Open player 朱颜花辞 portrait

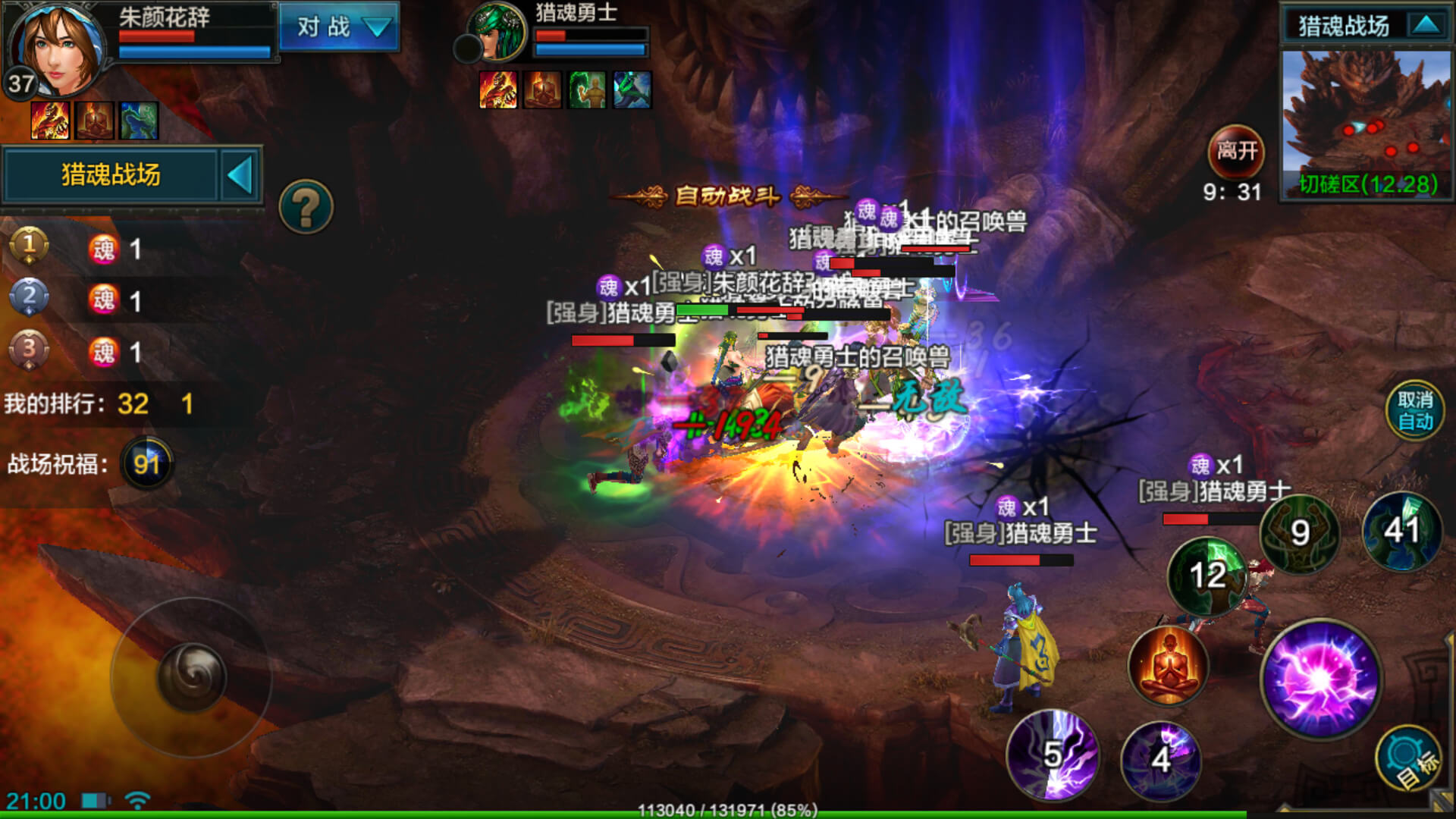(x=59, y=47)
